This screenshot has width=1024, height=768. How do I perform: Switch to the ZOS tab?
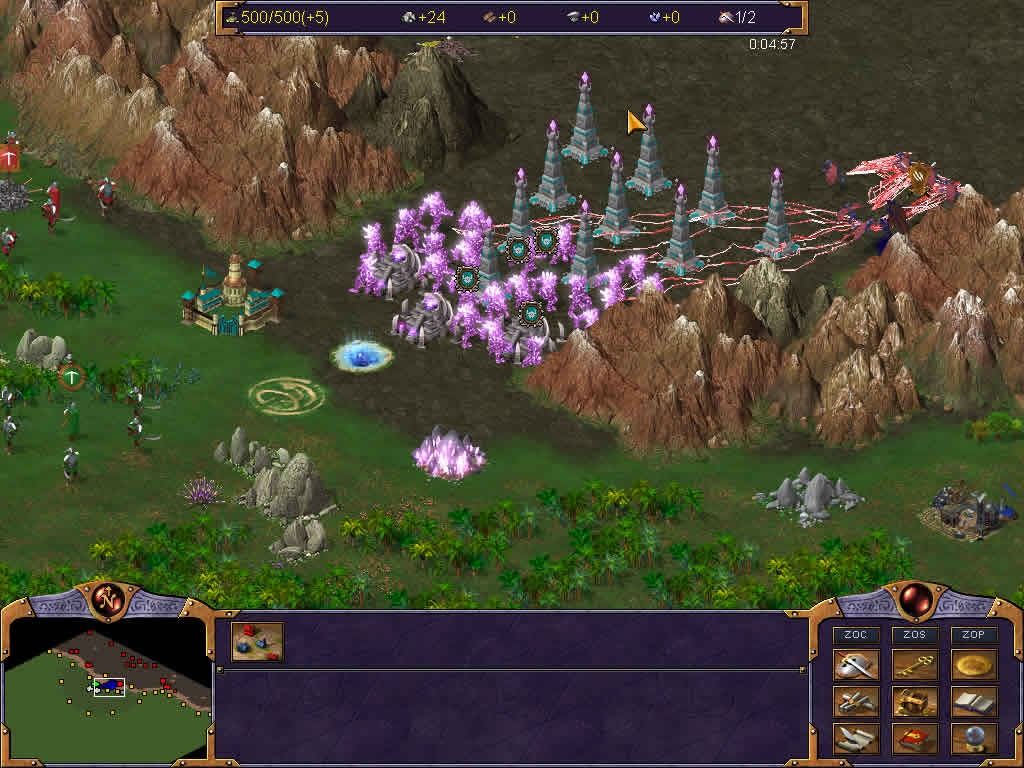pyautogui.click(x=914, y=635)
